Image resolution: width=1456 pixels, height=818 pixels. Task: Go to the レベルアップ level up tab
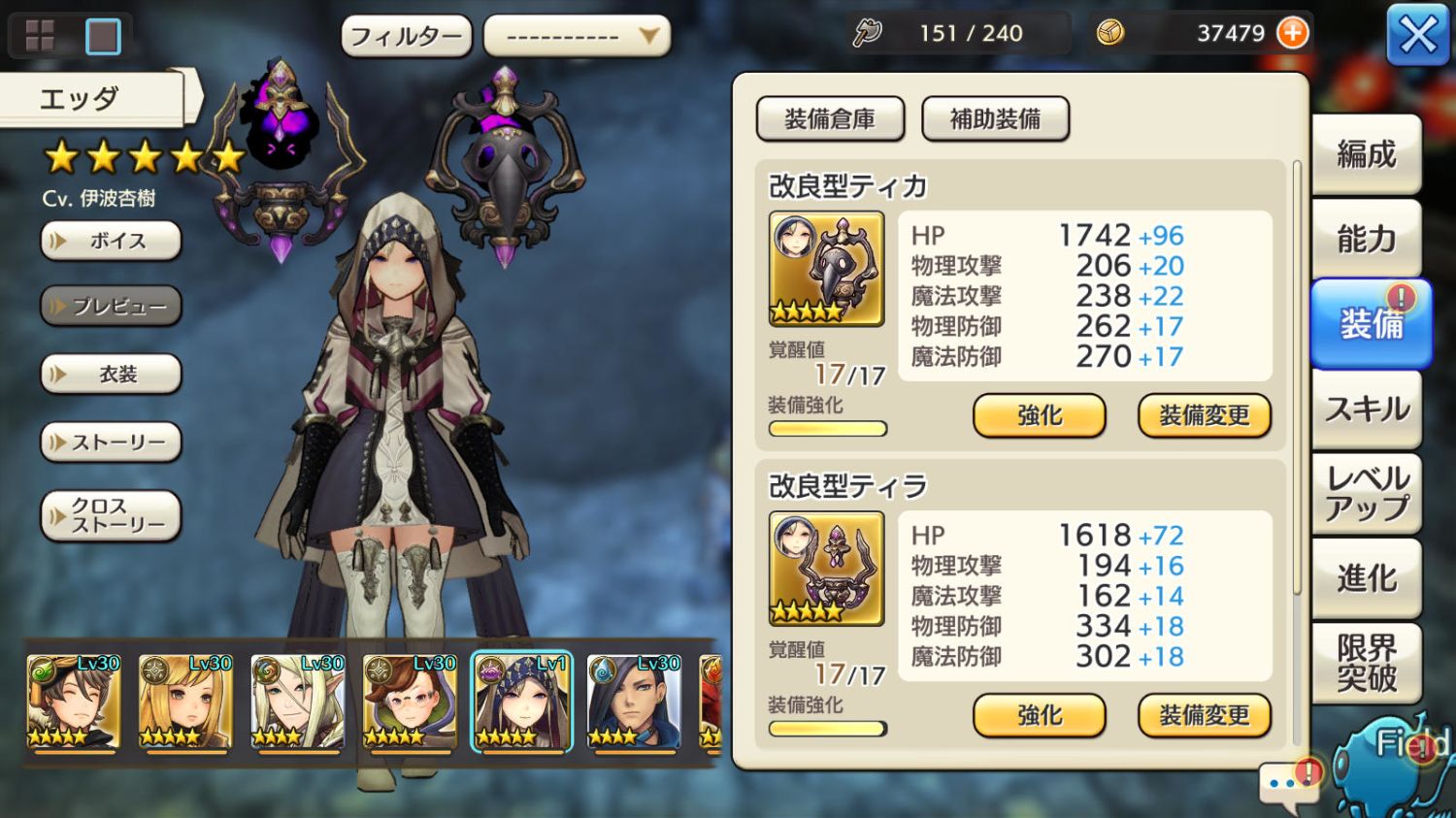click(x=1366, y=493)
